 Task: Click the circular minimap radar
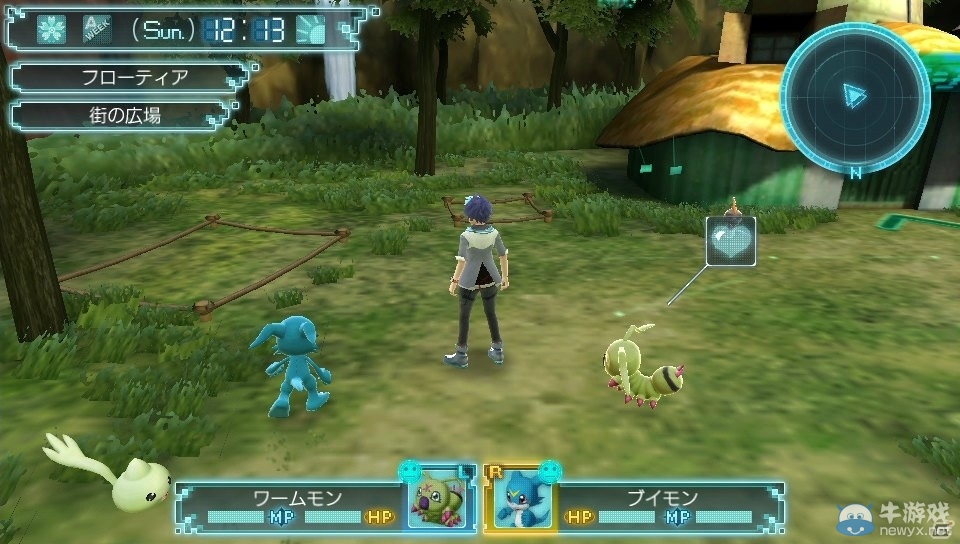coord(854,96)
